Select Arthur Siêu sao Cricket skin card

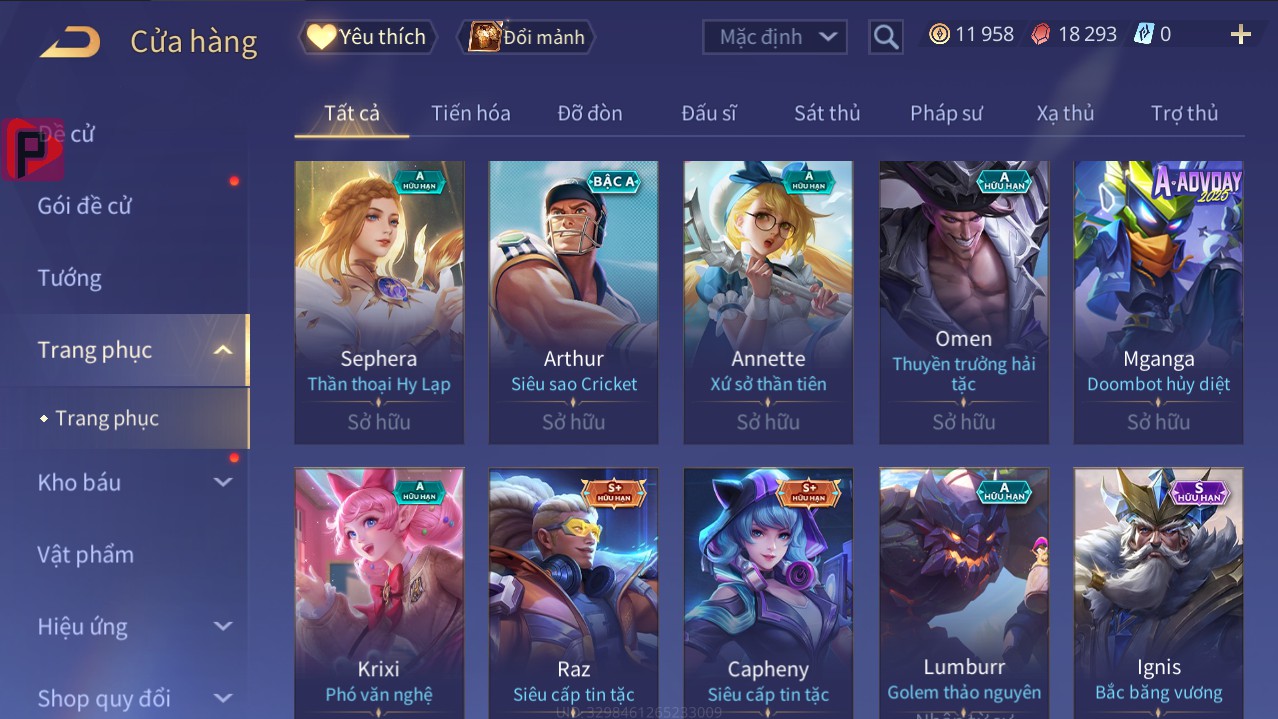(573, 300)
